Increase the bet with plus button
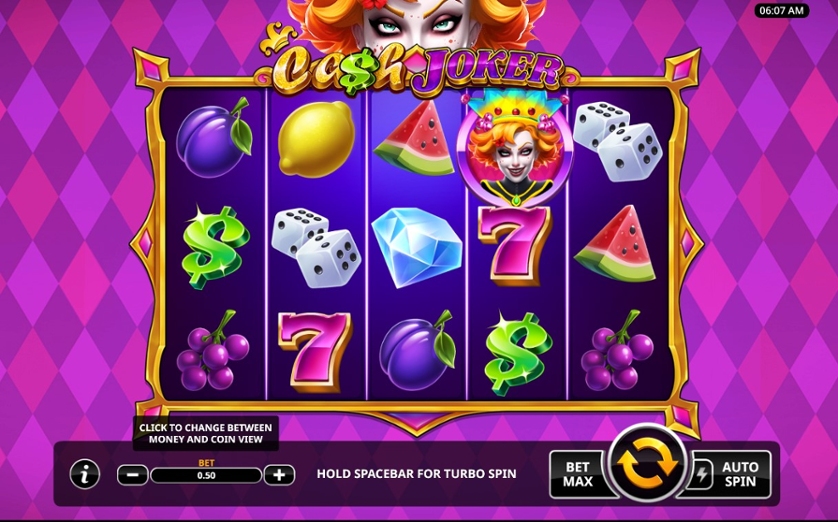Viewport: 838px width, 522px height. pyautogui.click(x=279, y=475)
